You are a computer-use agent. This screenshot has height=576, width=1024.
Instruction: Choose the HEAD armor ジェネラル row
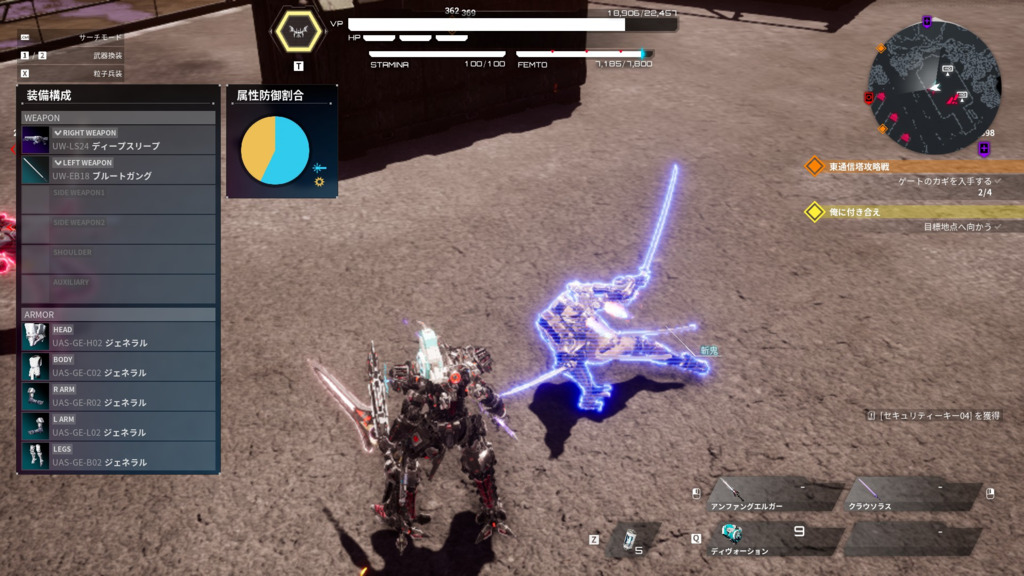(x=118, y=337)
